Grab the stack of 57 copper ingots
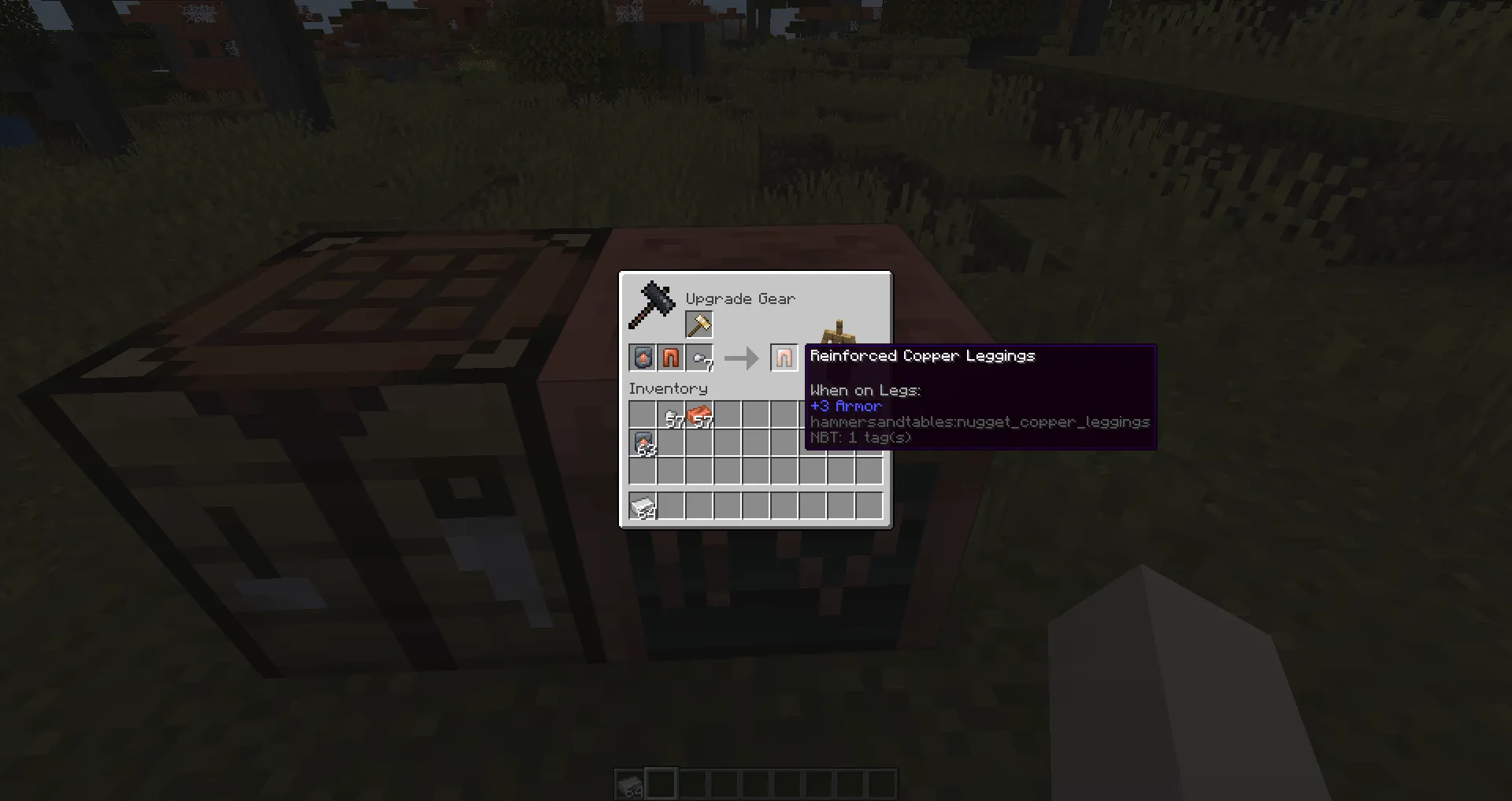Image resolution: width=1512 pixels, height=801 pixels. click(x=699, y=415)
